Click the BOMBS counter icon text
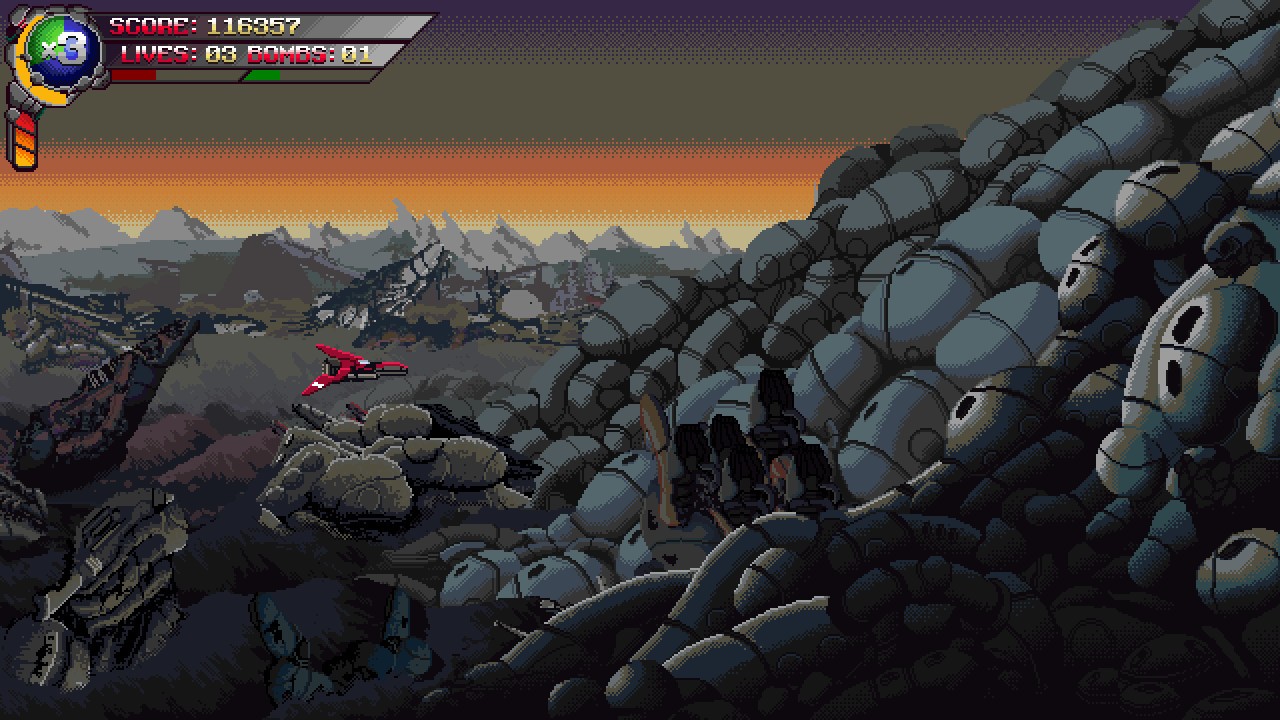Viewport: 1280px width, 720px height. (290, 55)
